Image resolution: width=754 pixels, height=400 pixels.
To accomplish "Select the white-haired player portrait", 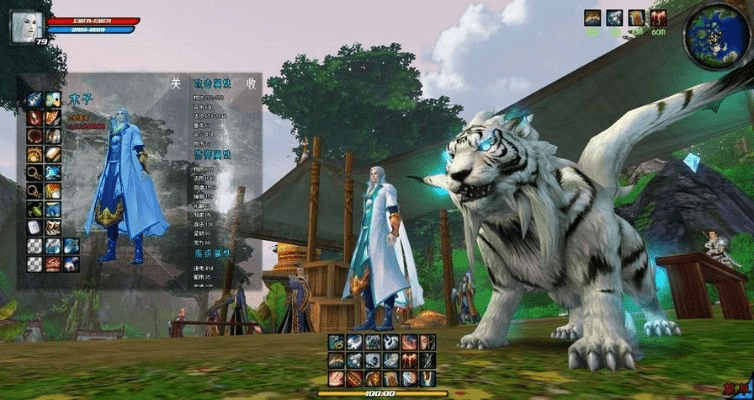I will coord(25,26).
